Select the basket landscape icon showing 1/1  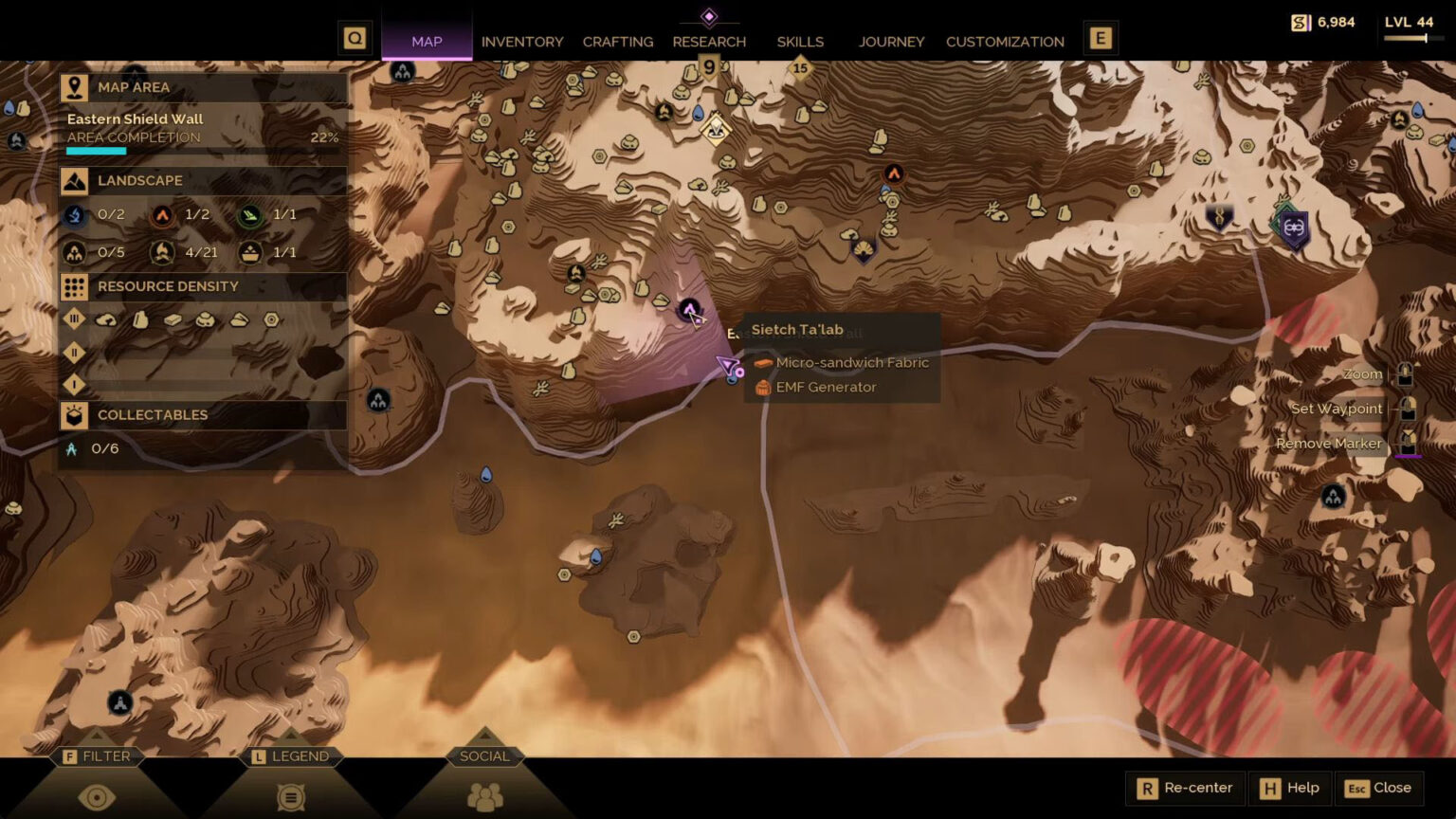coord(248,252)
